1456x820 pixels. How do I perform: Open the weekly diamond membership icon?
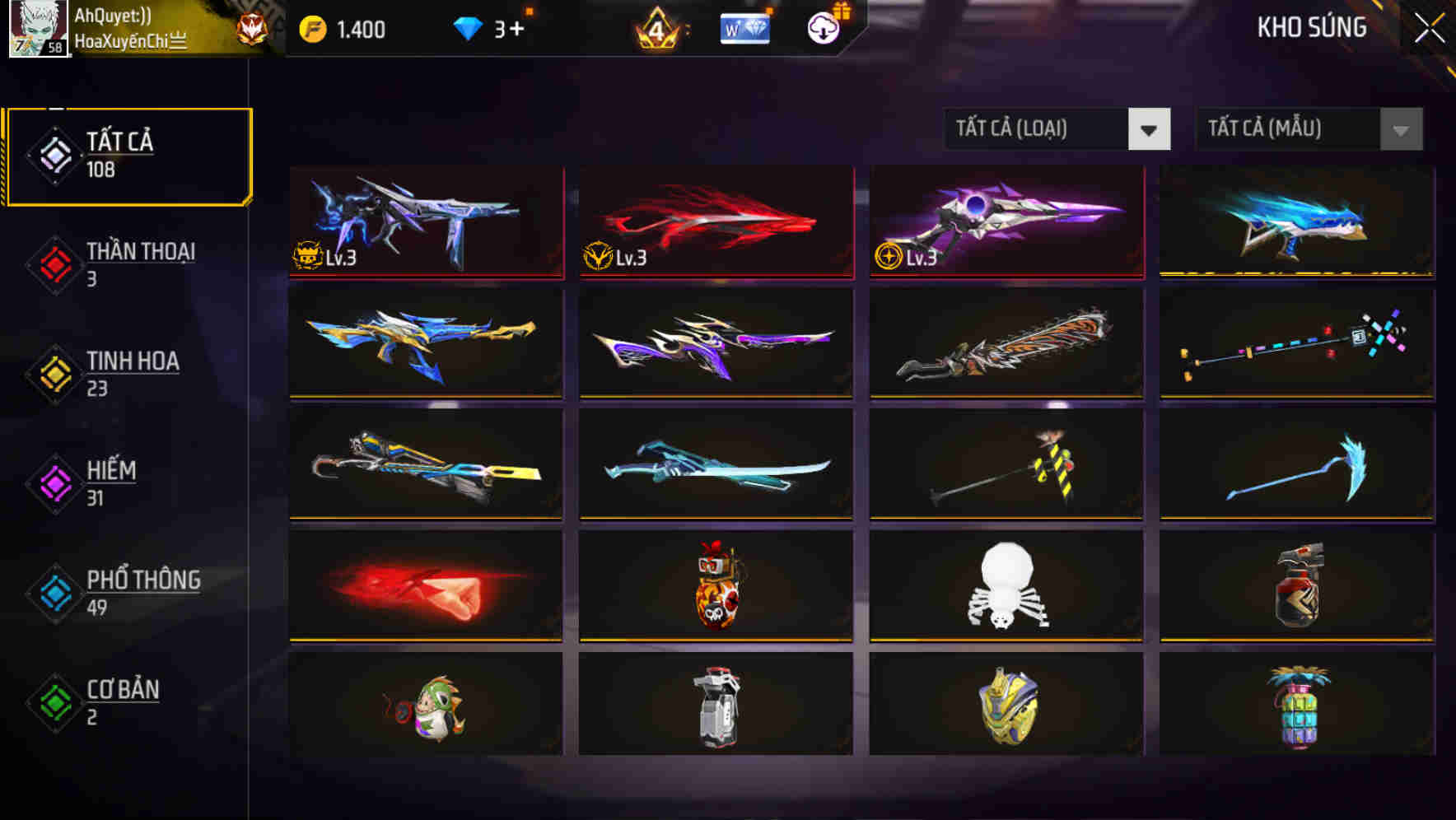pos(744,27)
